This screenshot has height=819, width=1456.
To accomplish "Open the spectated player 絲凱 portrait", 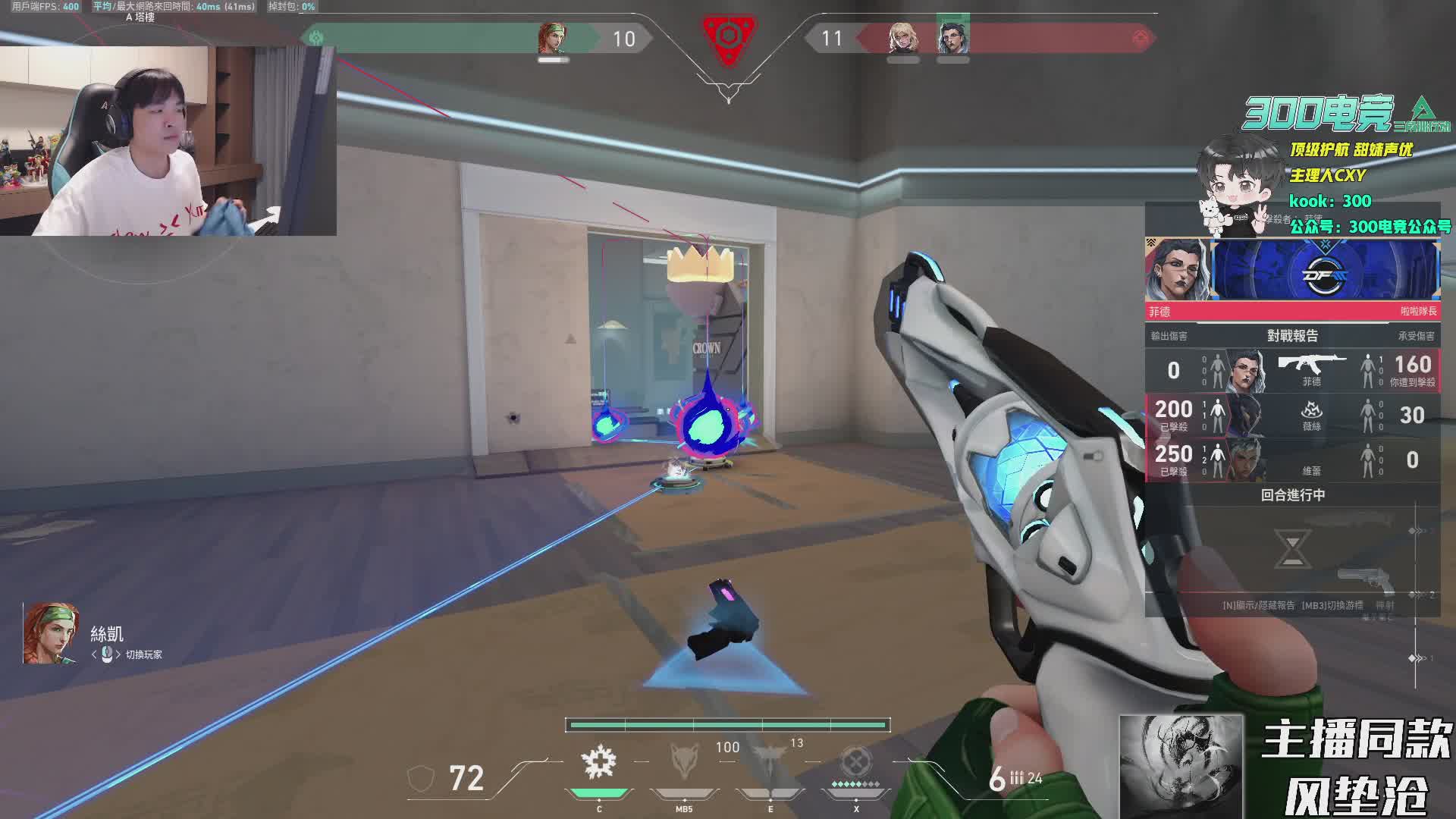I will [x=51, y=634].
